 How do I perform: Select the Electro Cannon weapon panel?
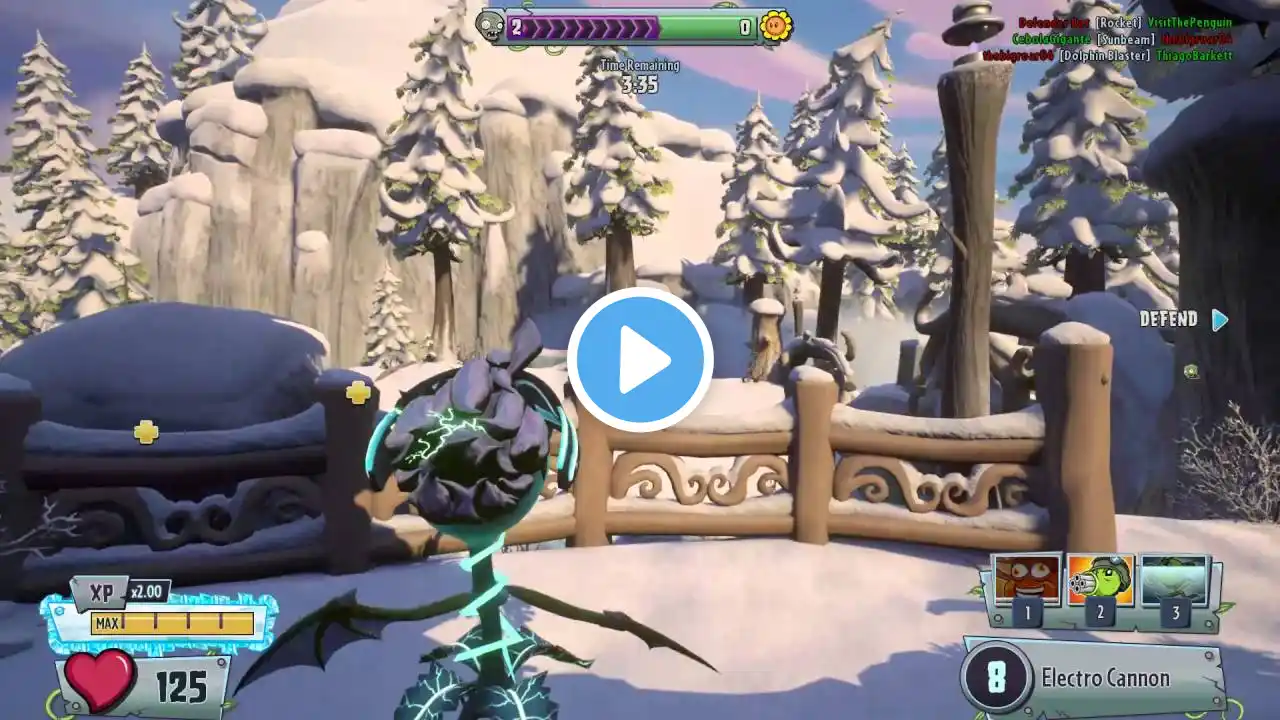pyautogui.click(x=1092, y=677)
